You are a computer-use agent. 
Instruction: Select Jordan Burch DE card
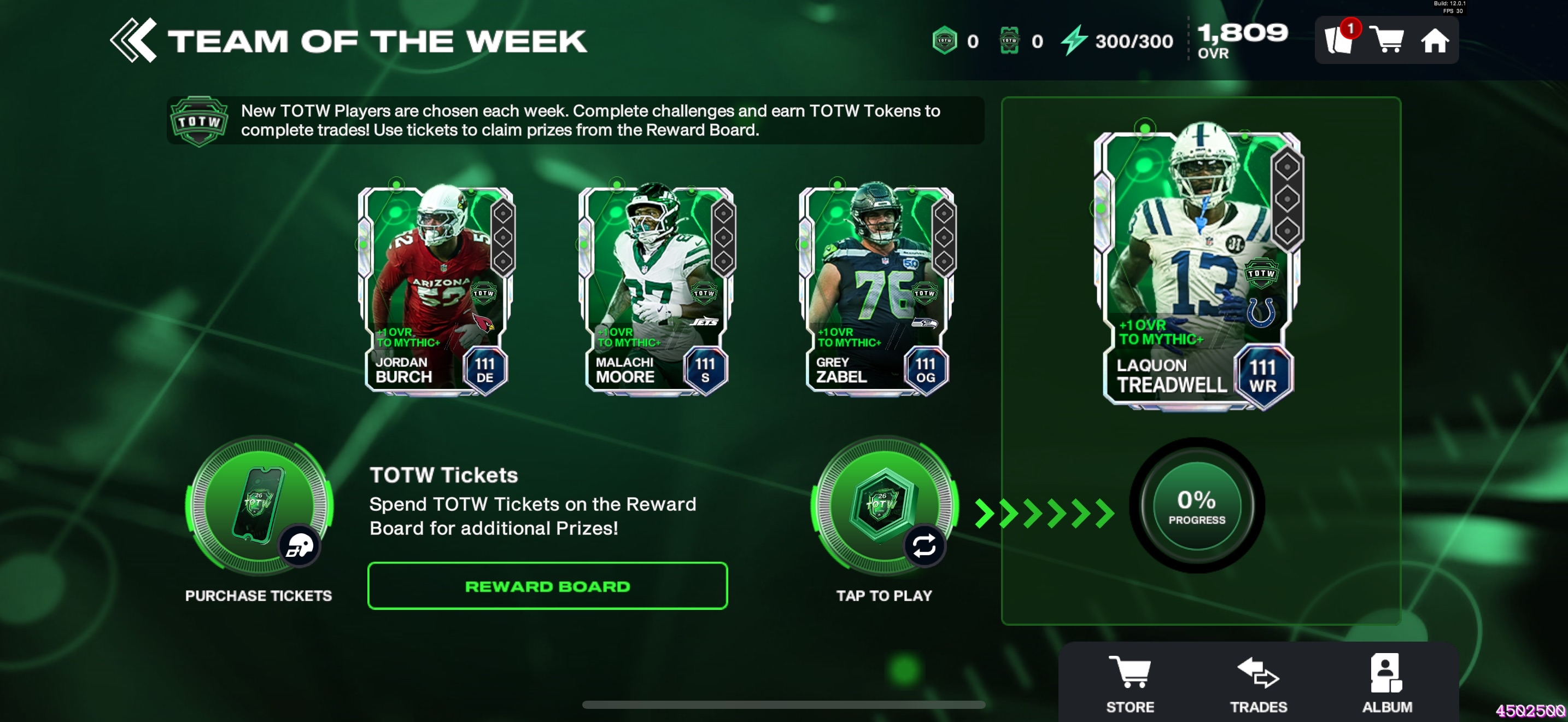click(436, 290)
